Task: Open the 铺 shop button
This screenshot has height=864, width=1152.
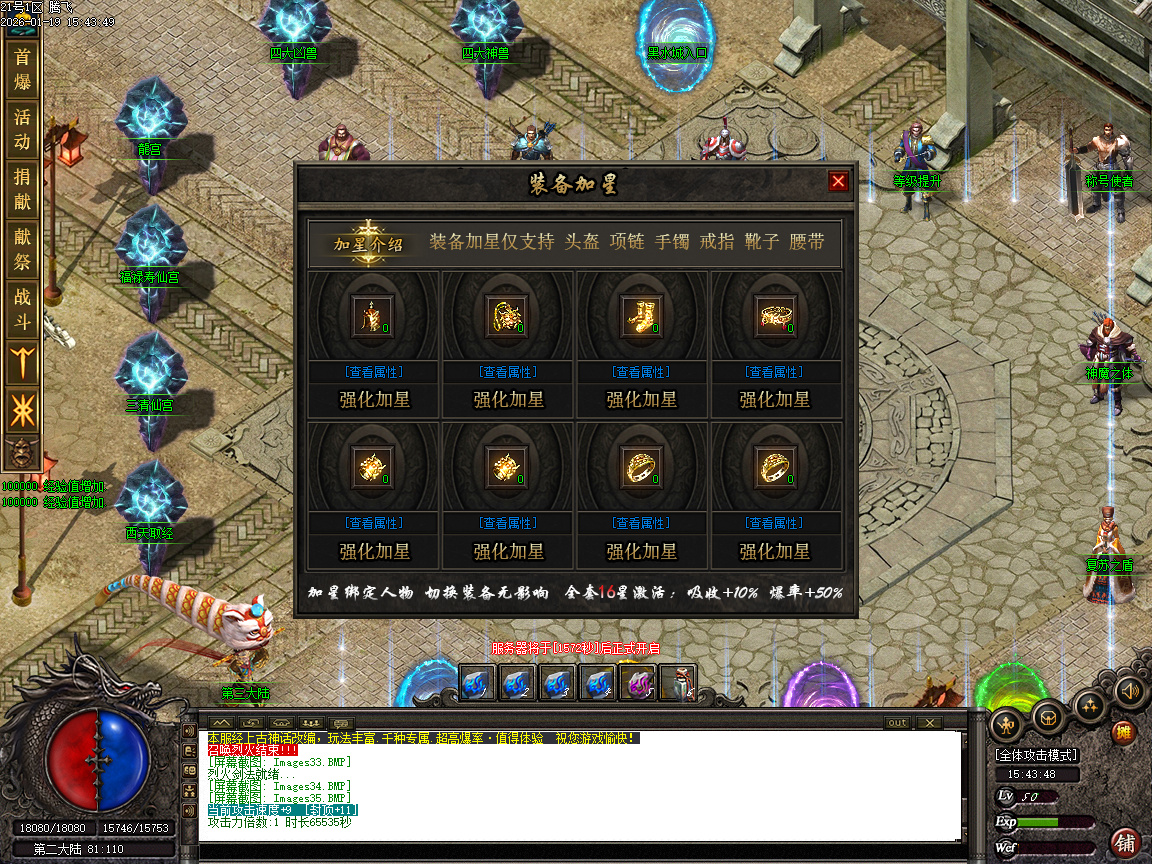Action: coord(1125,842)
